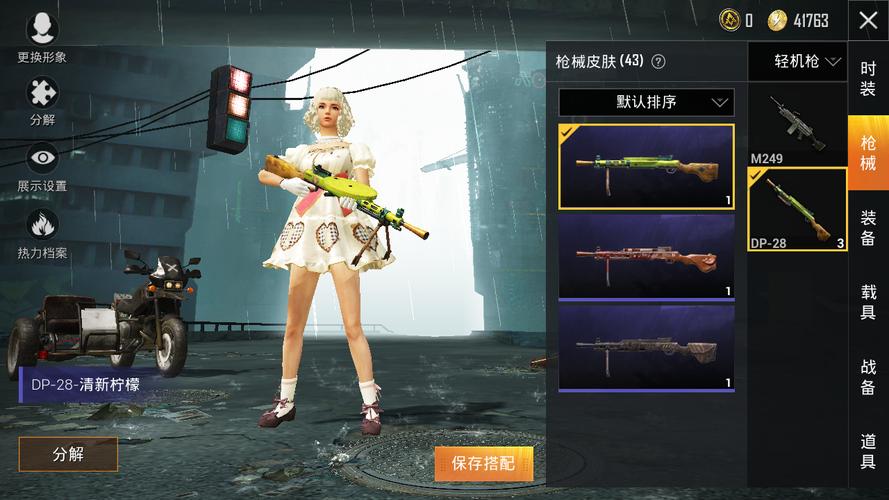Switch to the 战备 tab

point(868,377)
